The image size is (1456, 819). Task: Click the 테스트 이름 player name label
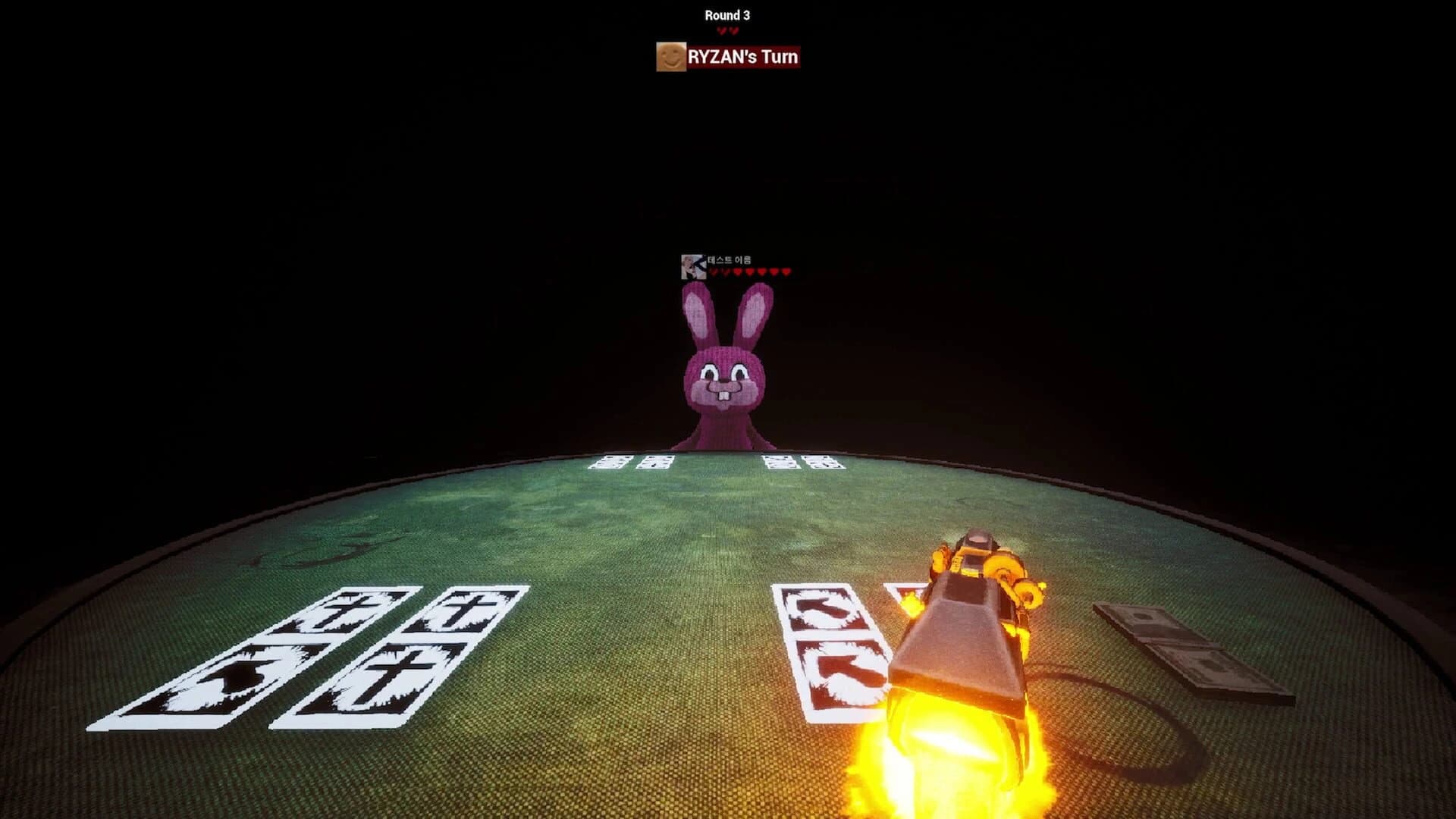click(730, 260)
